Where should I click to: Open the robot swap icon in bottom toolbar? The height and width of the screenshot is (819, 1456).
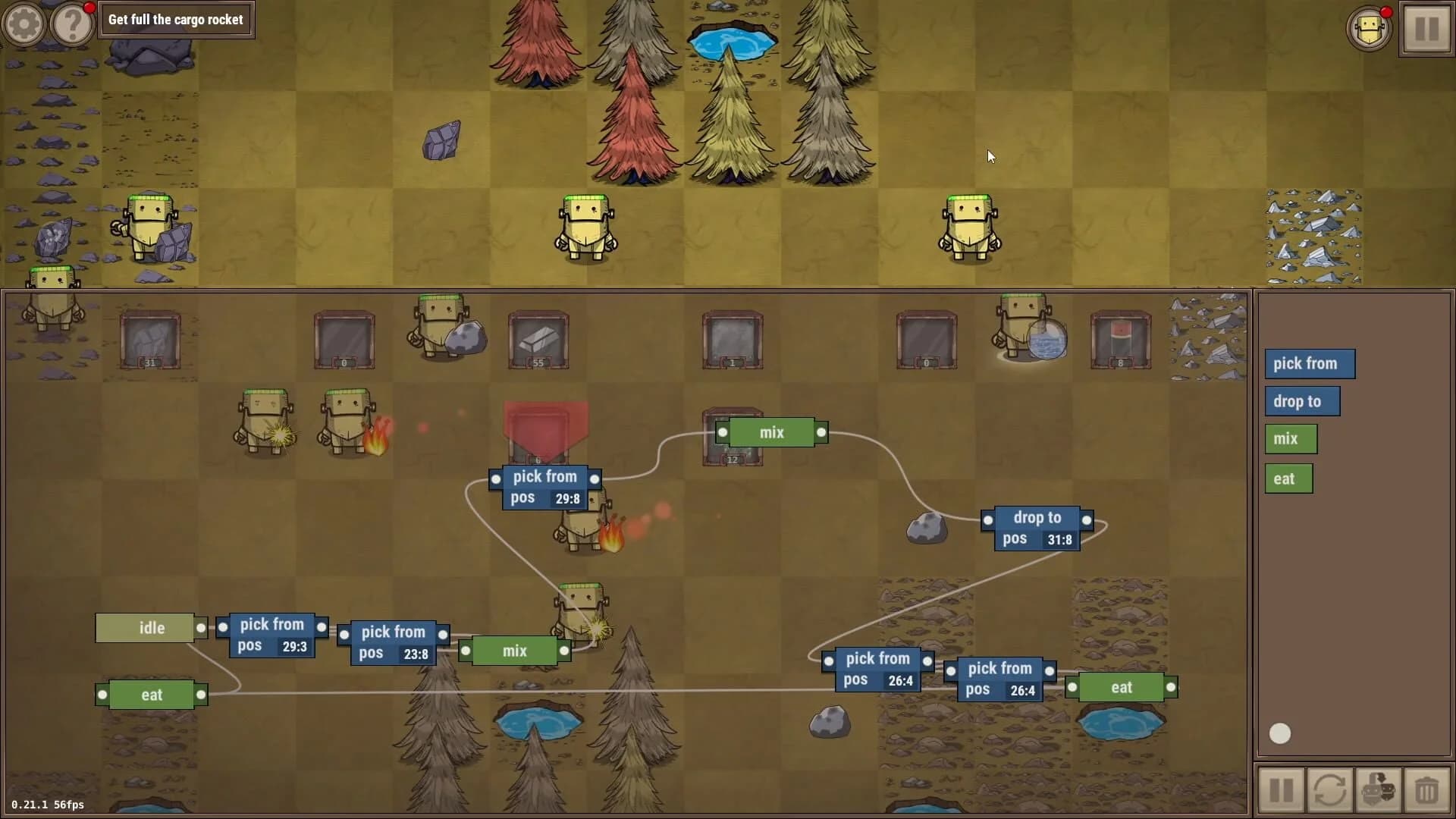pyautogui.click(x=1380, y=789)
